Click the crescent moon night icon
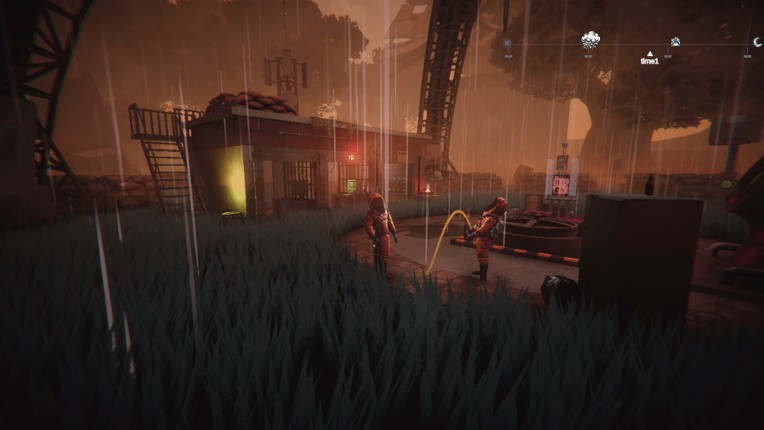 pos(757,41)
